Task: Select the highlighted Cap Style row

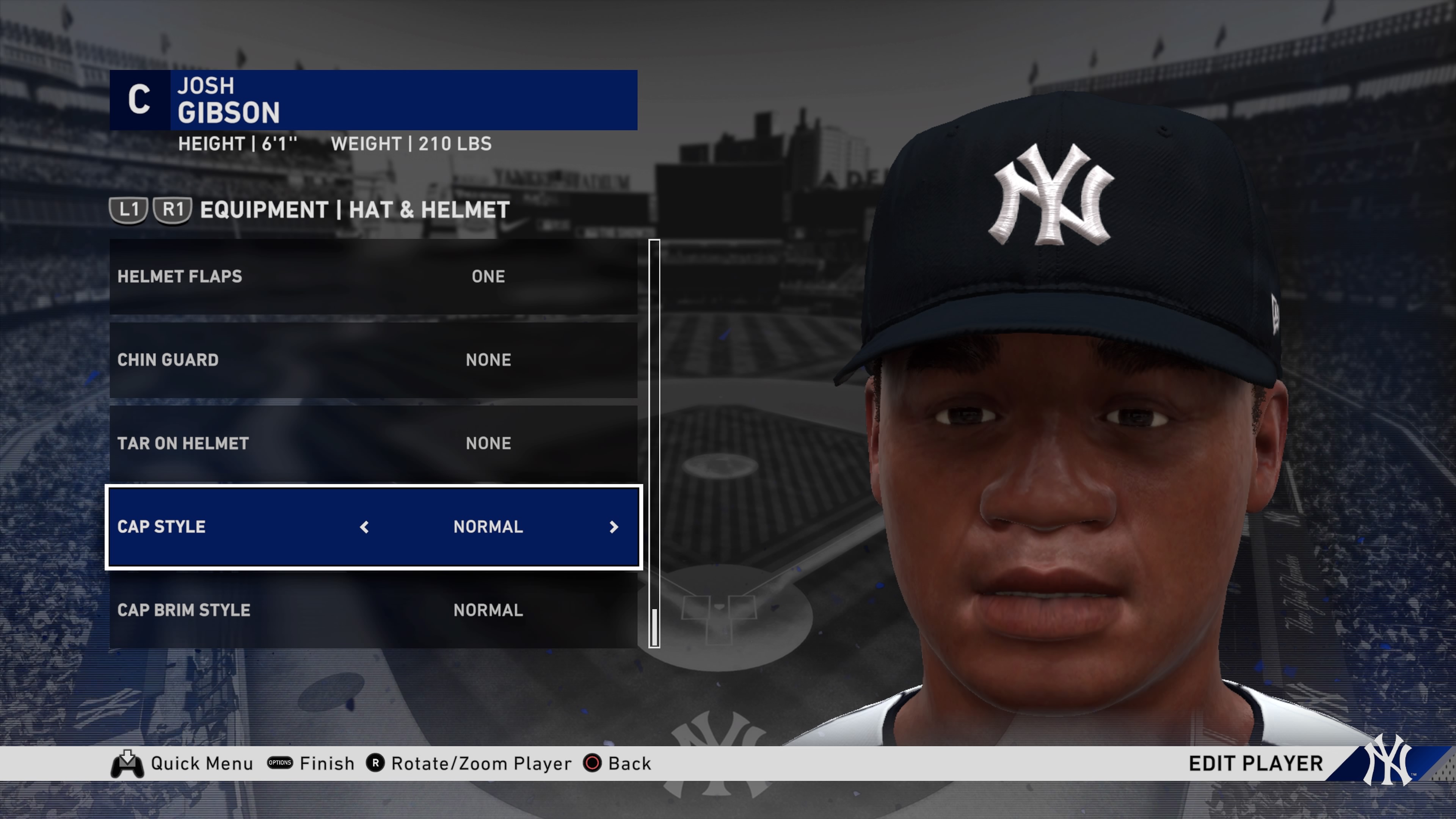Action: coord(373,527)
